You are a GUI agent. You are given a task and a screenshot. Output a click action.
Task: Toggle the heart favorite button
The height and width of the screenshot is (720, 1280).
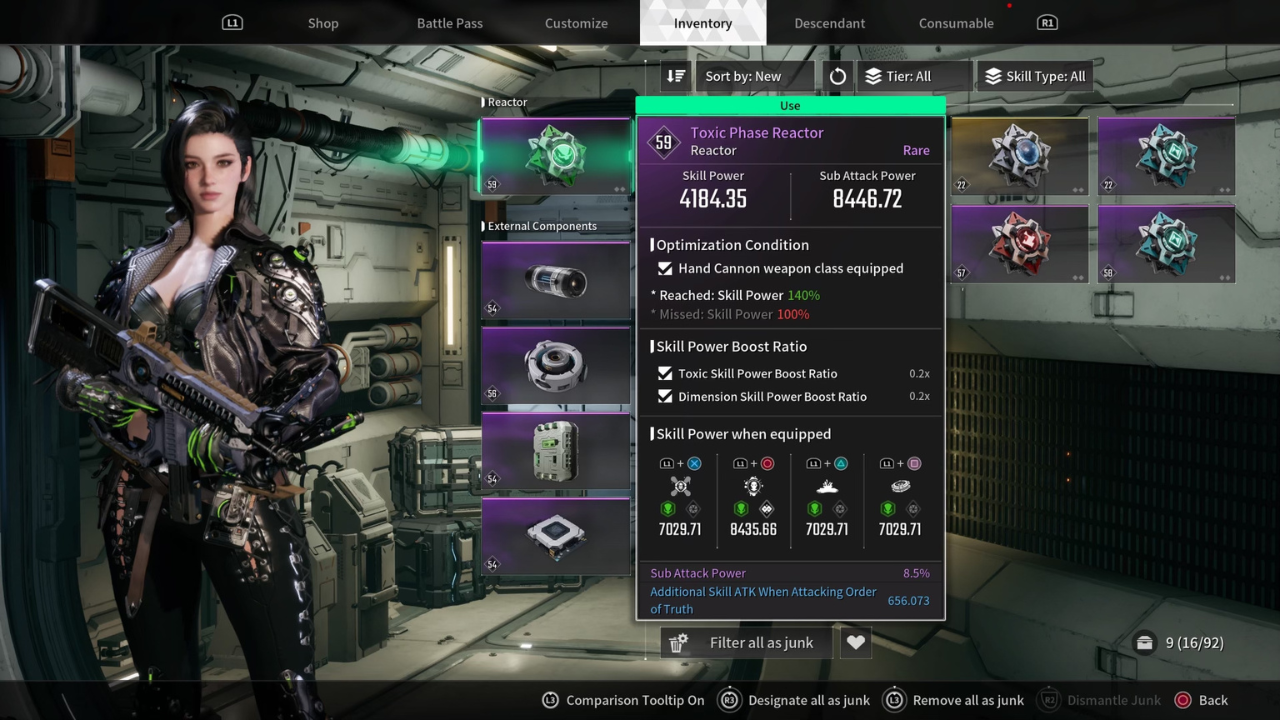[x=855, y=643]
